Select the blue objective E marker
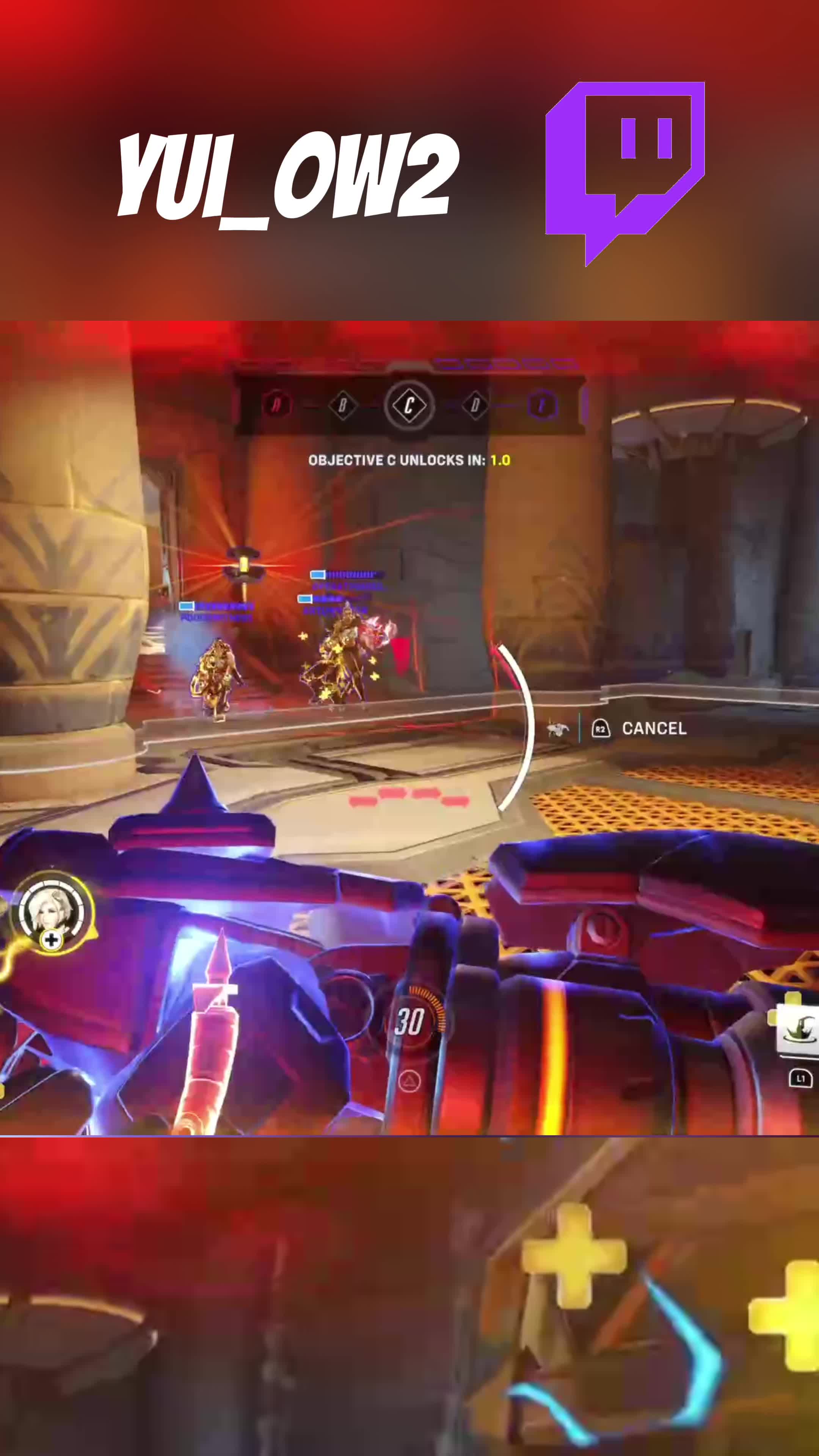 (542, 405)
